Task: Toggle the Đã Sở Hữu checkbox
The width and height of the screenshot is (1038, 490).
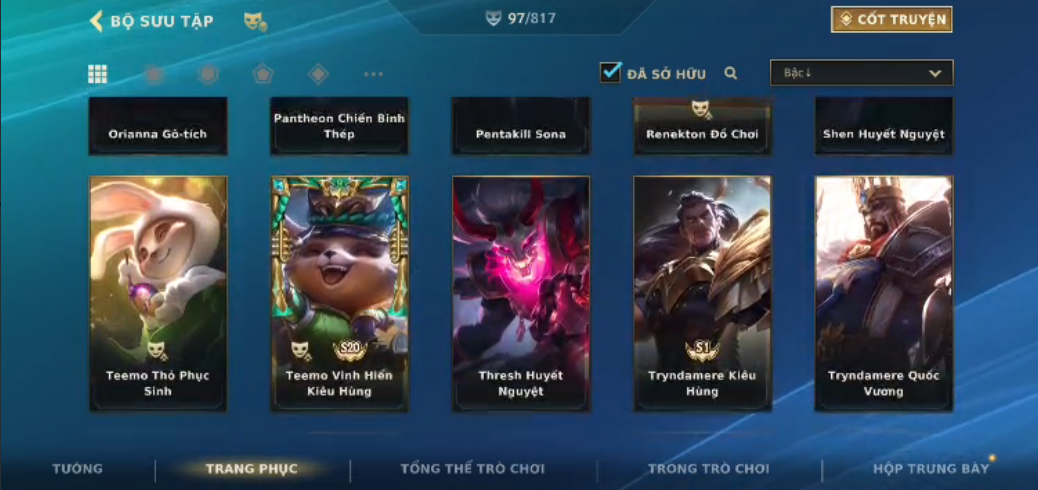Action: coord(610,72)
